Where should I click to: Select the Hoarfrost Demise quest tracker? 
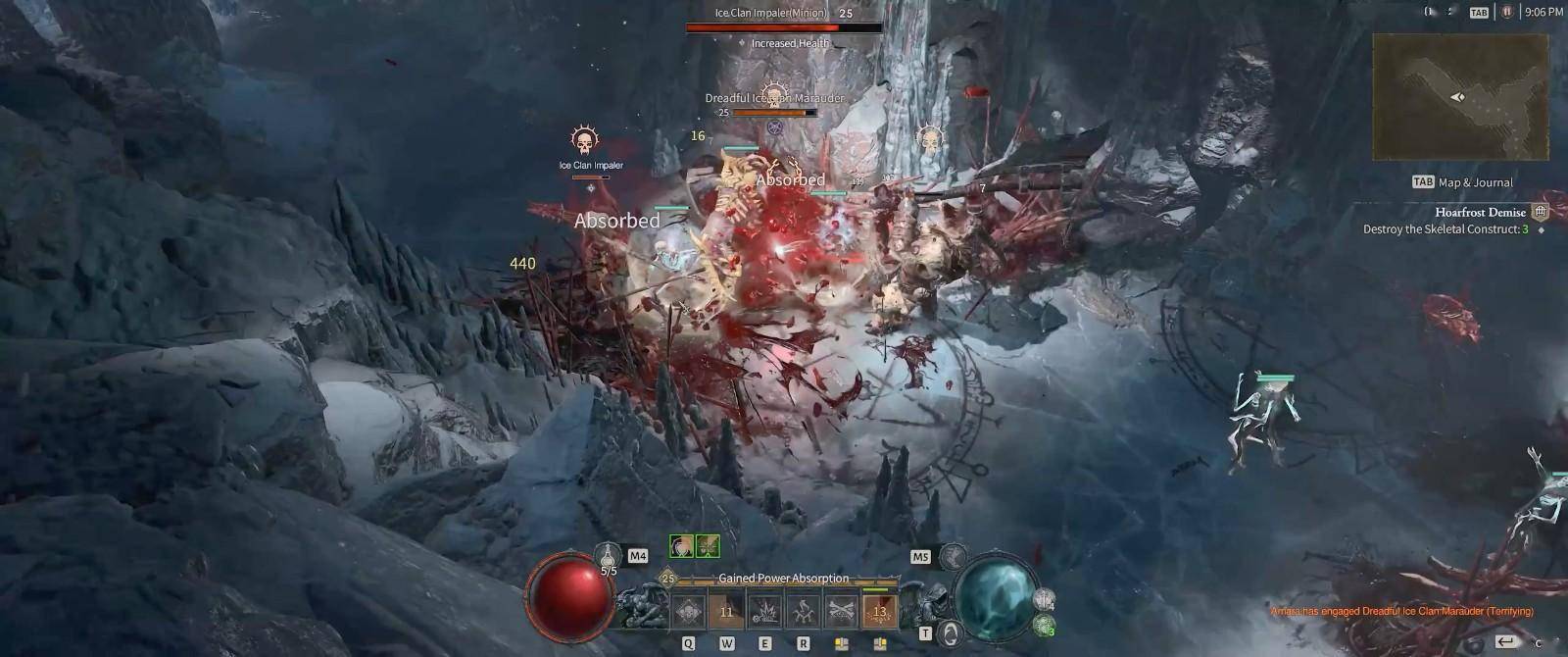[1480, 212]
